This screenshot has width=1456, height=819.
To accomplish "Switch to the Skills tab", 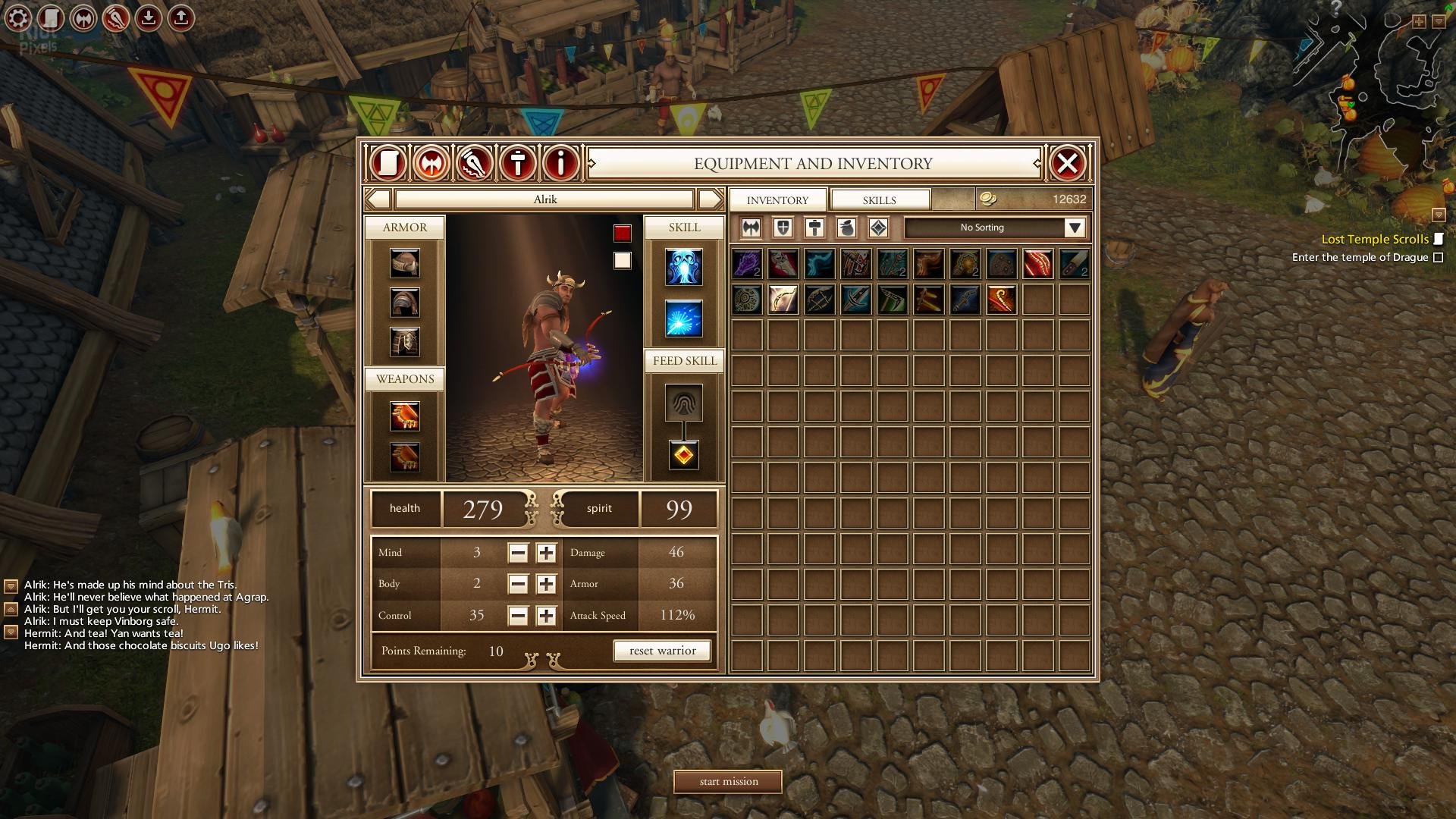I will pyautogui.click(x=879, y=200).
